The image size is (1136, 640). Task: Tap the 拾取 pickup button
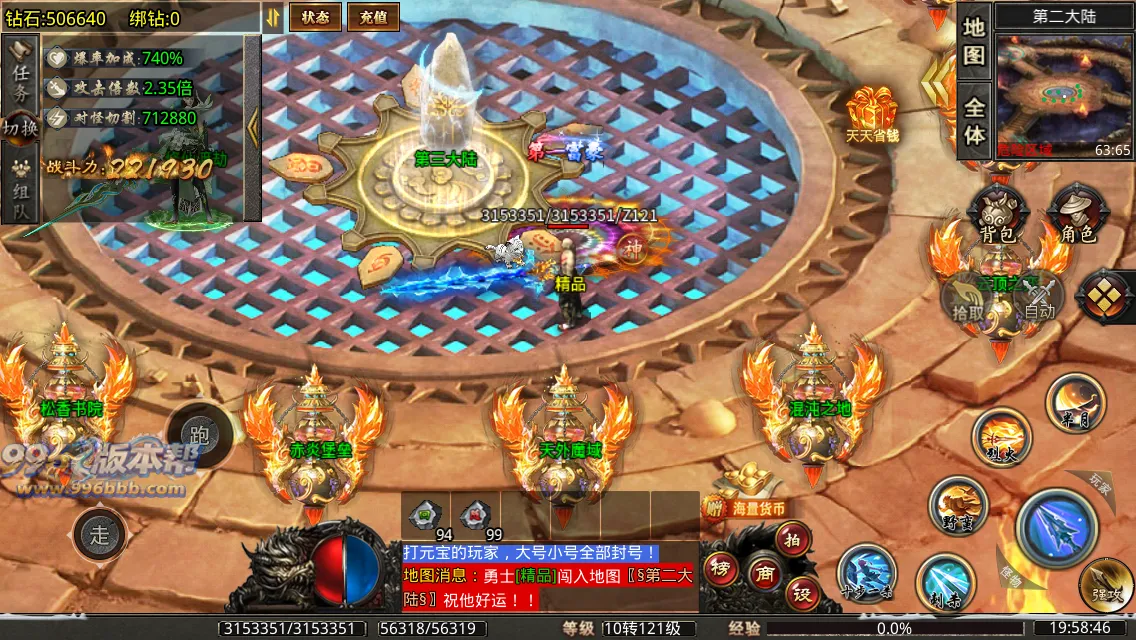tap(967, 299)
